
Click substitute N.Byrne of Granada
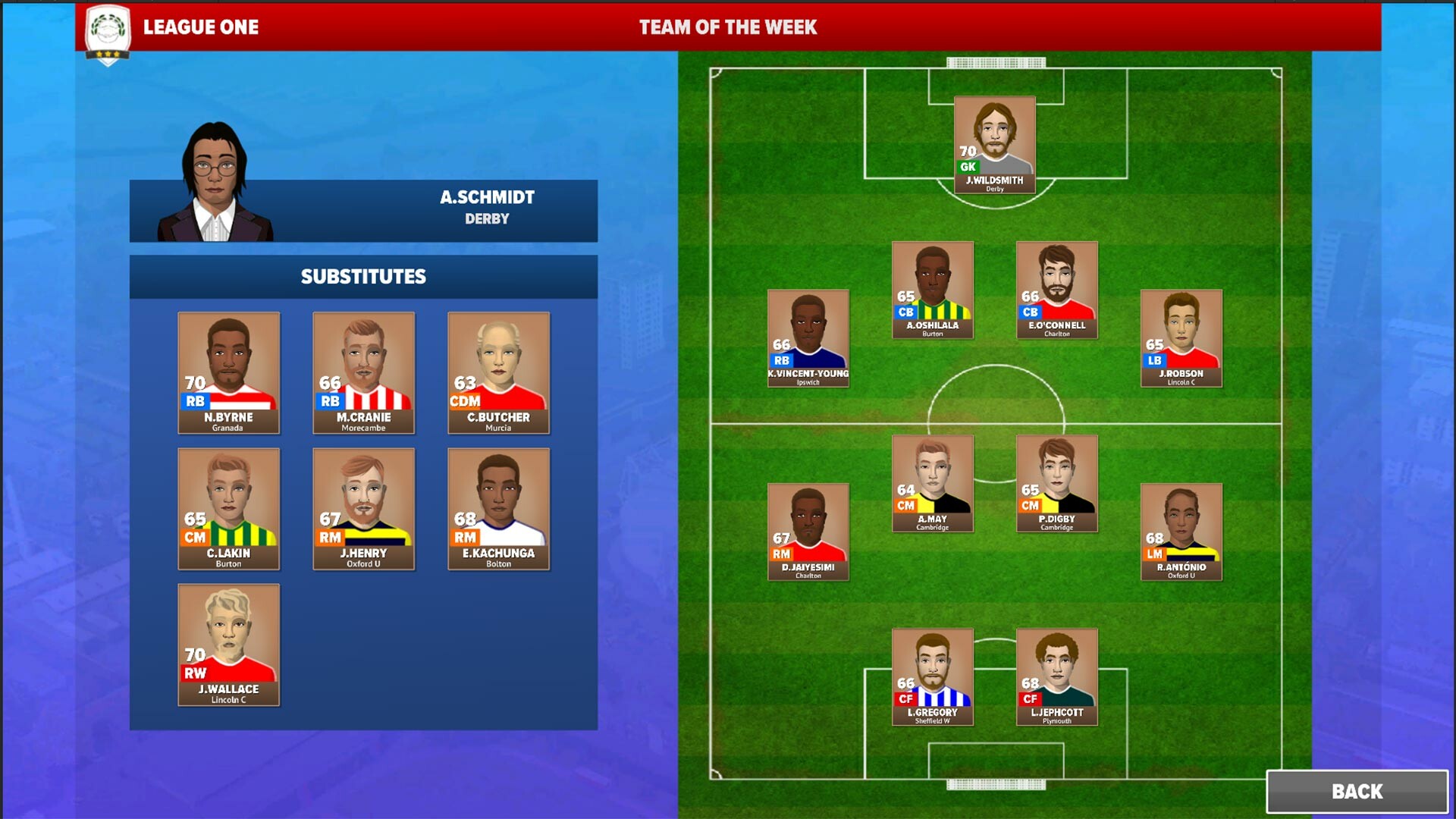[227, 373]
